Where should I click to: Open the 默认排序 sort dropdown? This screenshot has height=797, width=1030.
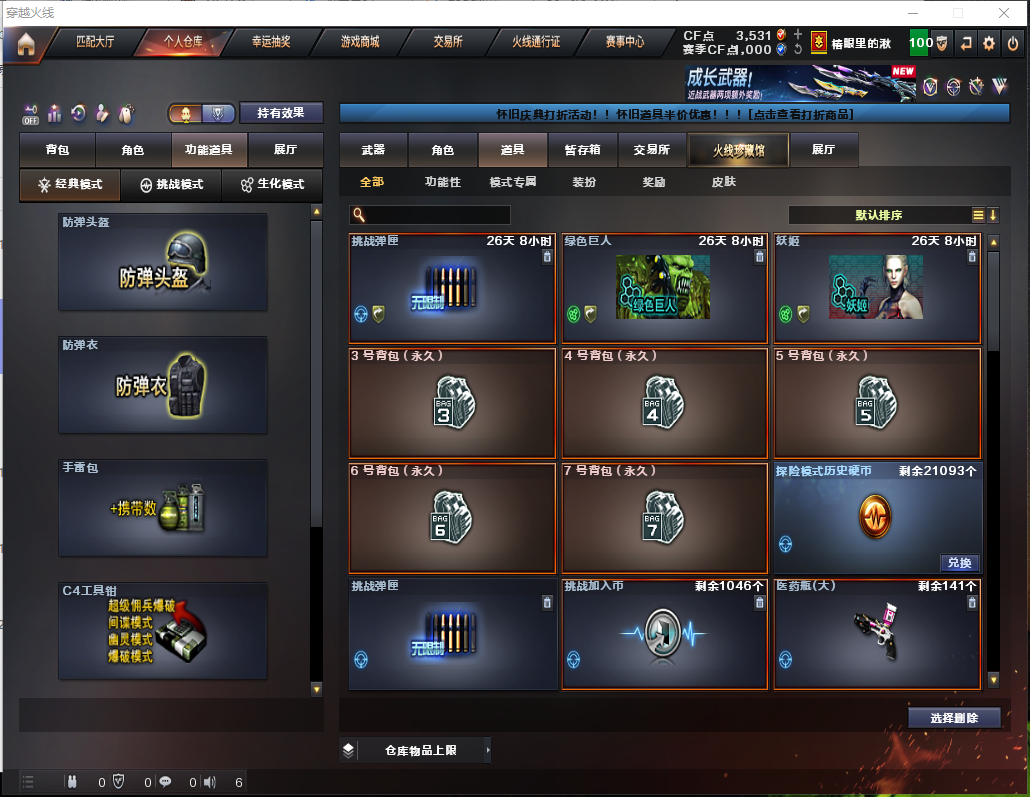[x=880, y=215]
